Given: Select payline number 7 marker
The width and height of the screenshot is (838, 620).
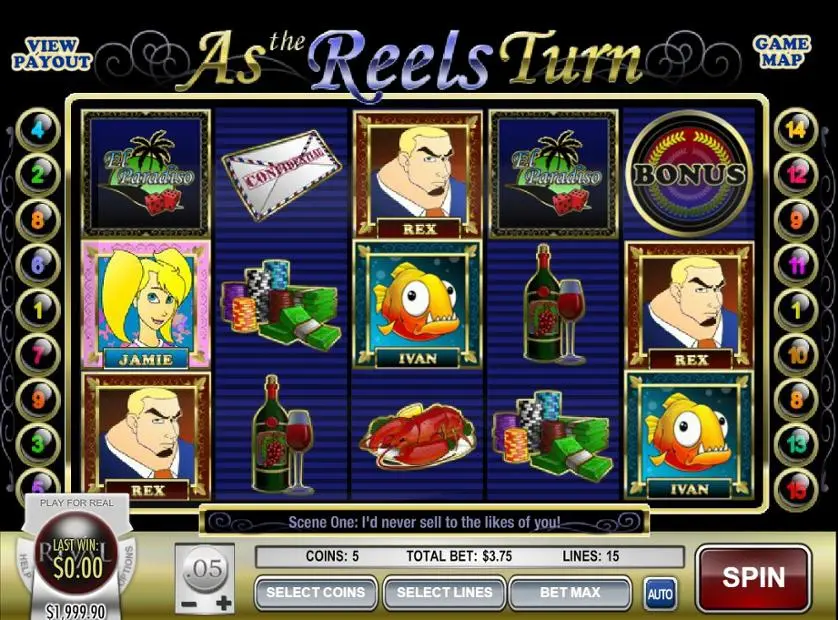Looking at the screenshot, I should pyautogui.click(x=39, y=352).
